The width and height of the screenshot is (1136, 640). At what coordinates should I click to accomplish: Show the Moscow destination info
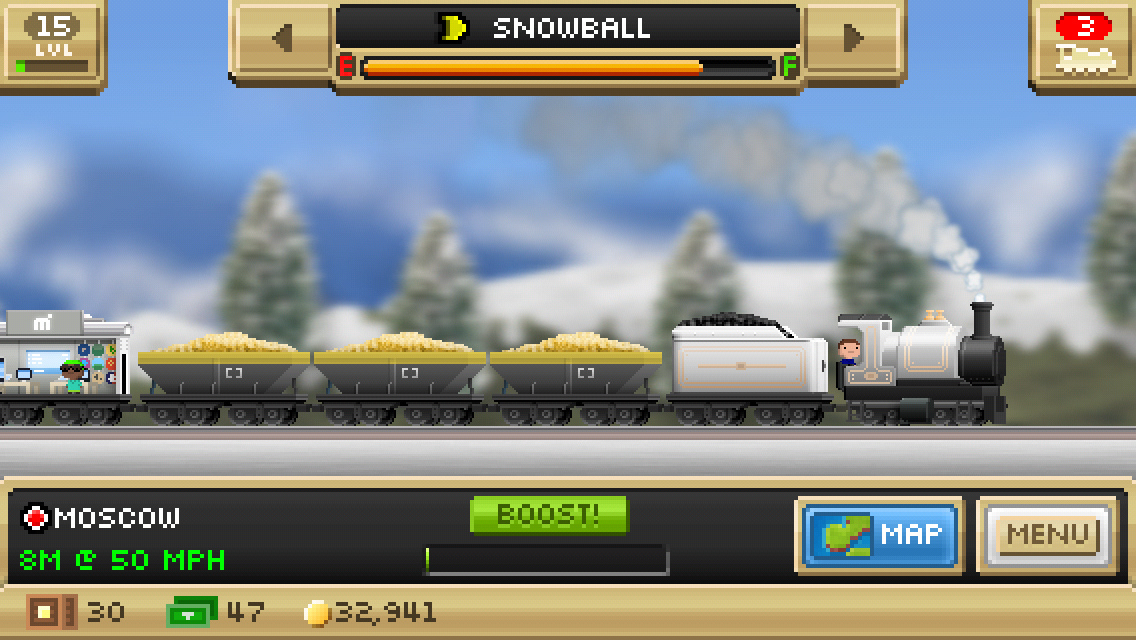point(102,518)
